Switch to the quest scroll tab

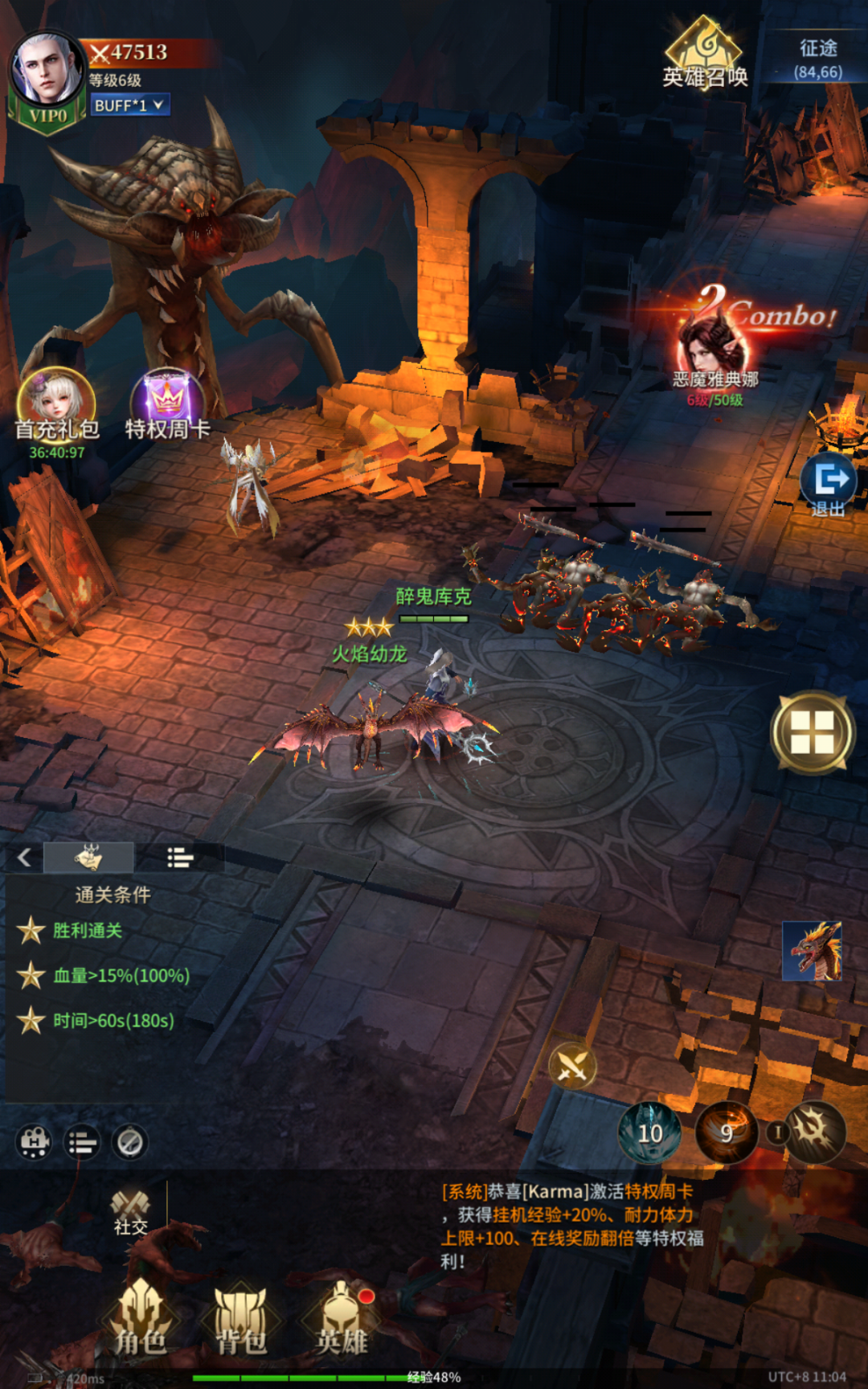(x=88, y=858)
